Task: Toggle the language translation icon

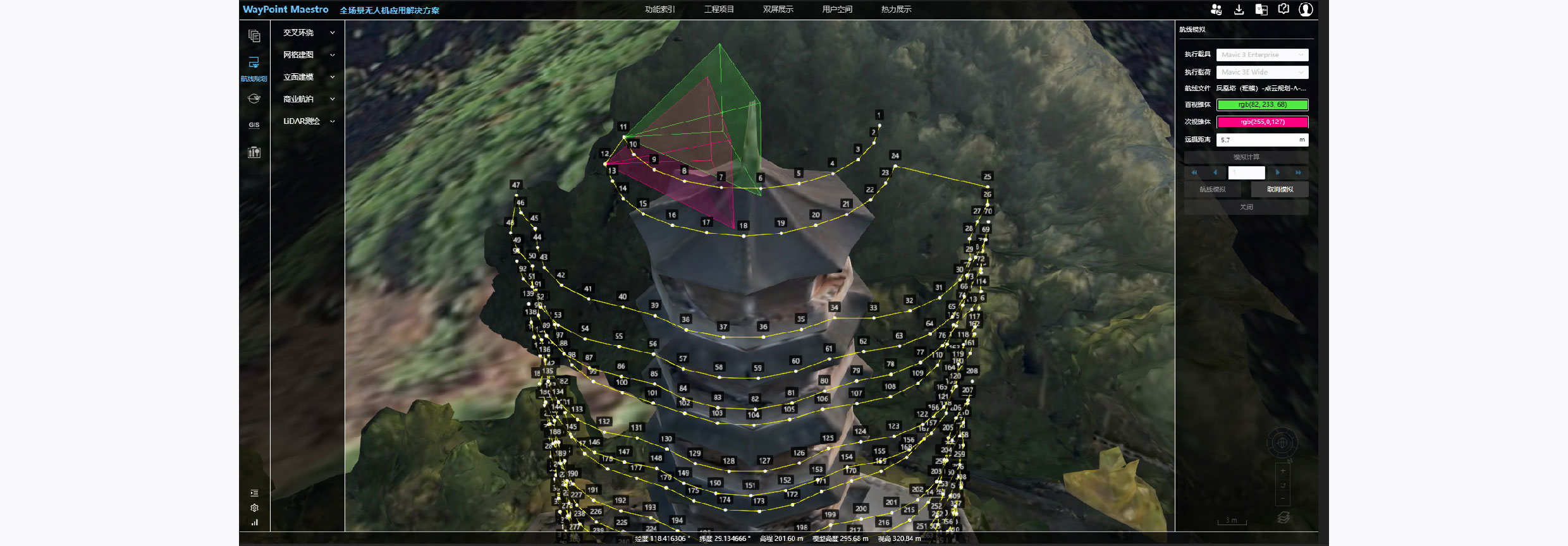Action: pyautogui.click(x=1261, y=9)
